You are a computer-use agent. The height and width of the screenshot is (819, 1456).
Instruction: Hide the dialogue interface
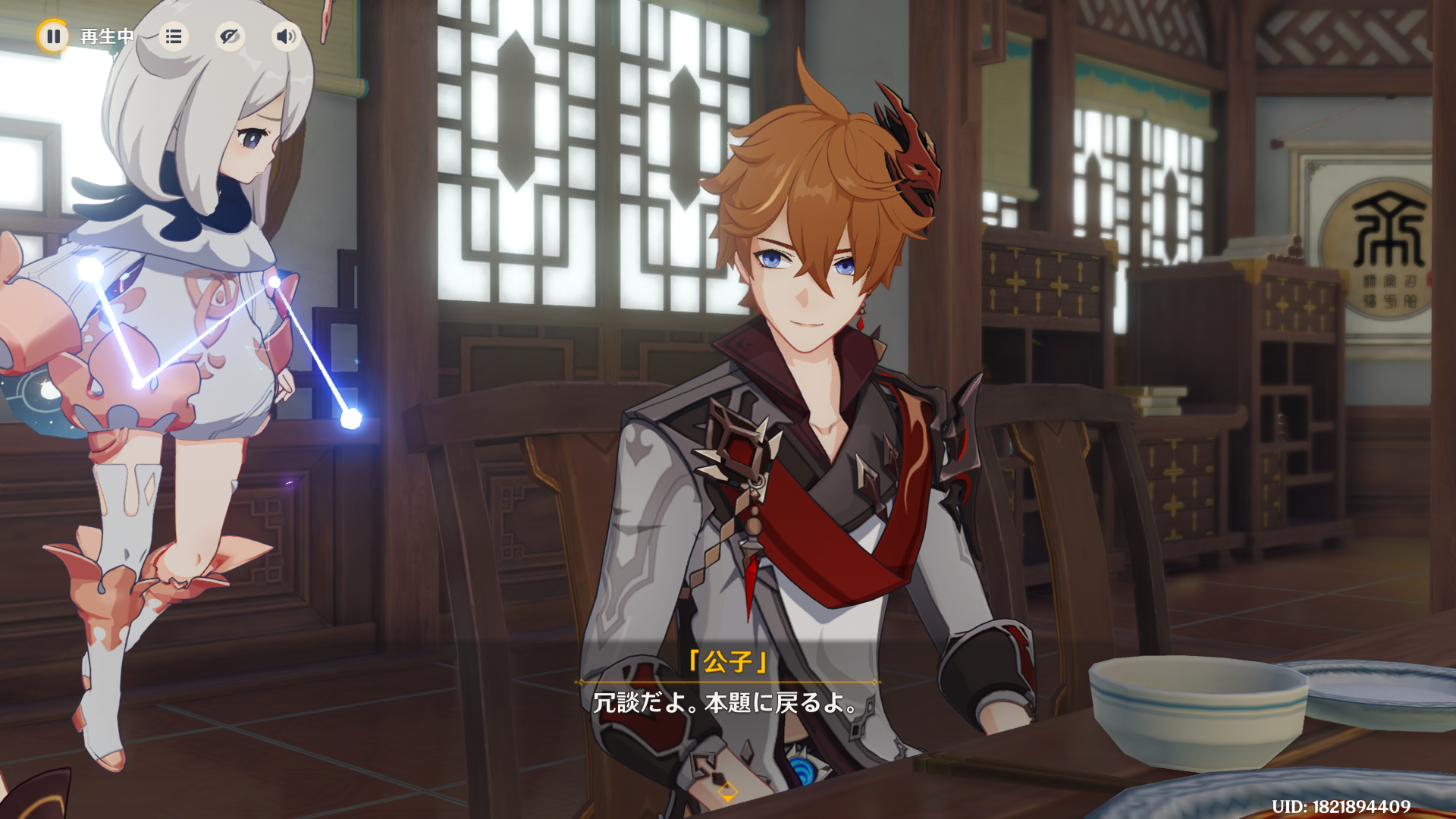tap(229, 36)
